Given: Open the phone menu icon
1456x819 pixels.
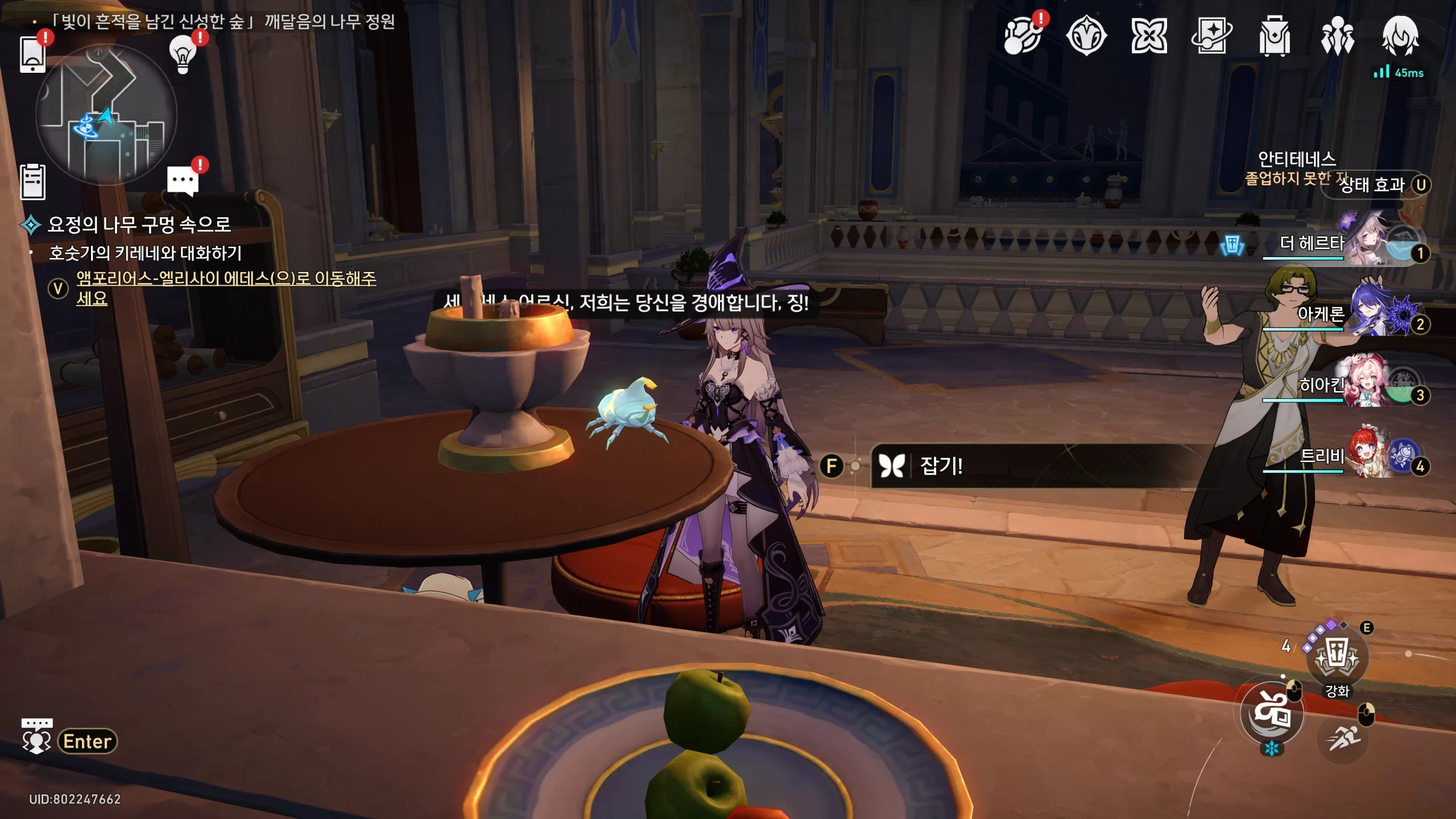Looking at the screenshot, I should [32, 54].
